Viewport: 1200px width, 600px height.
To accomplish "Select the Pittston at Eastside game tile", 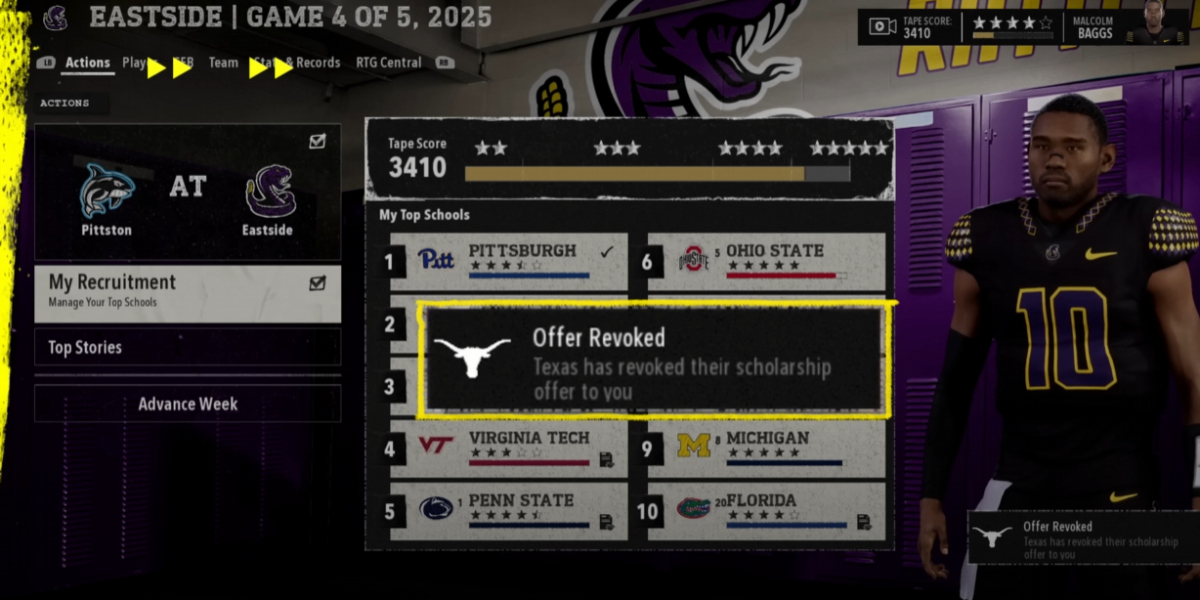I will pyautogui.click(x=188, y=192).
